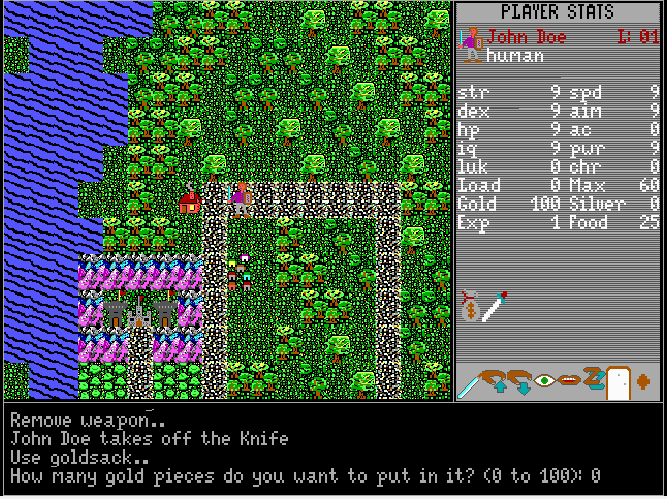The image size is (667, 499).
Task: Select the goldsack in the inventory
Action: 471,305
